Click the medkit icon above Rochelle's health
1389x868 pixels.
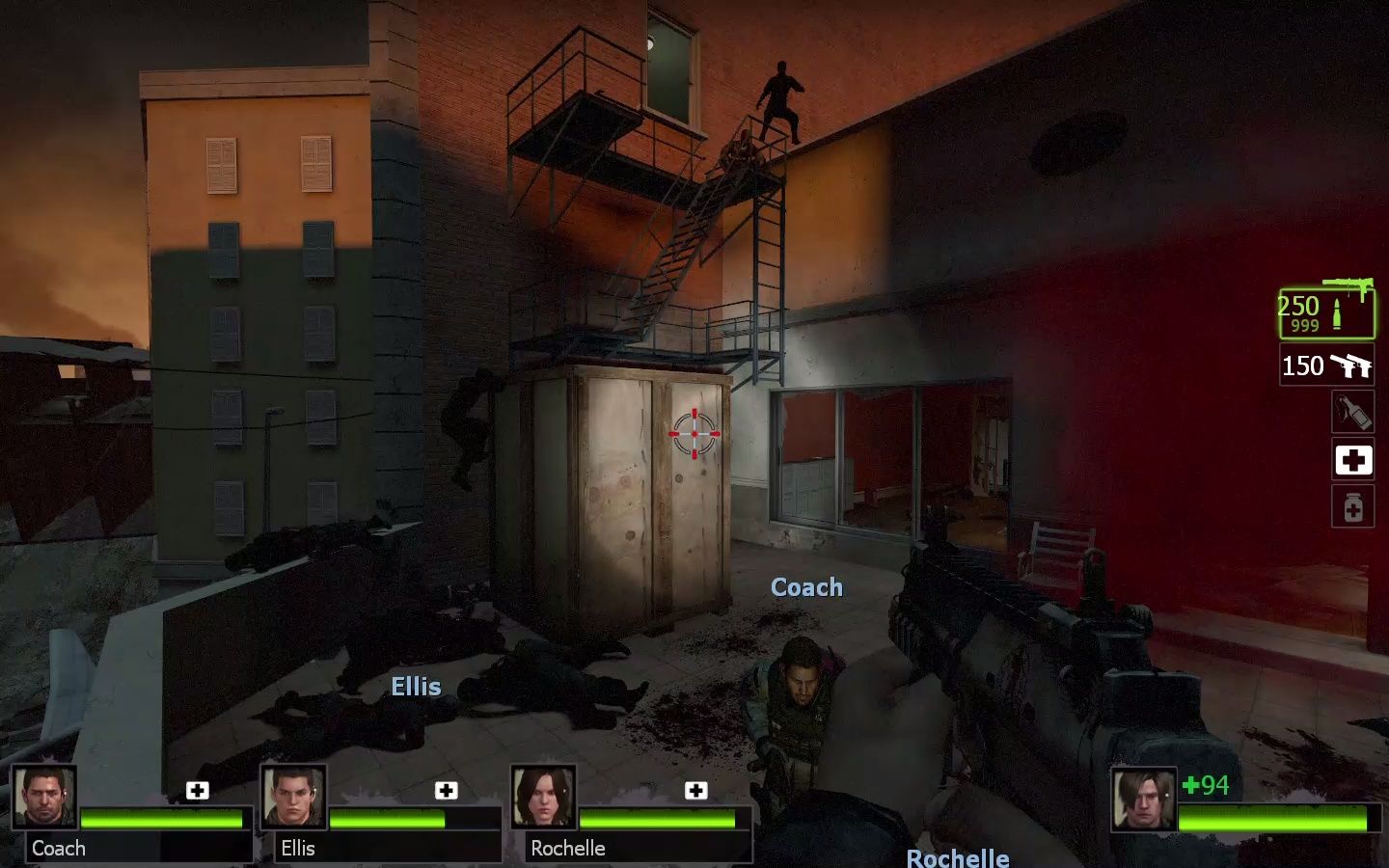[695, 791]
